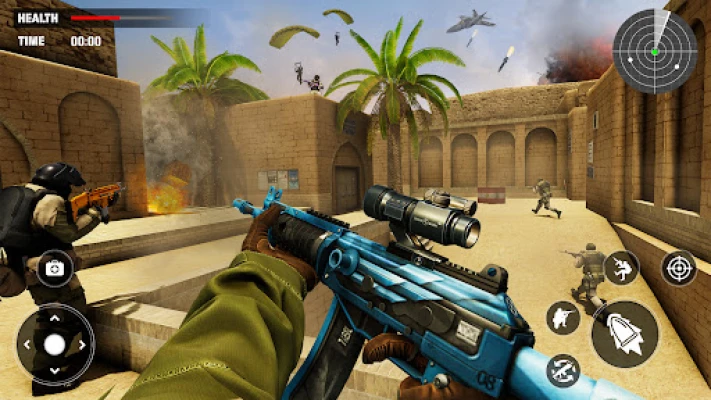The width and height of the screenshot is (711, 400).
Task: Activate the crosshair aim button
Action: point(678,268)
